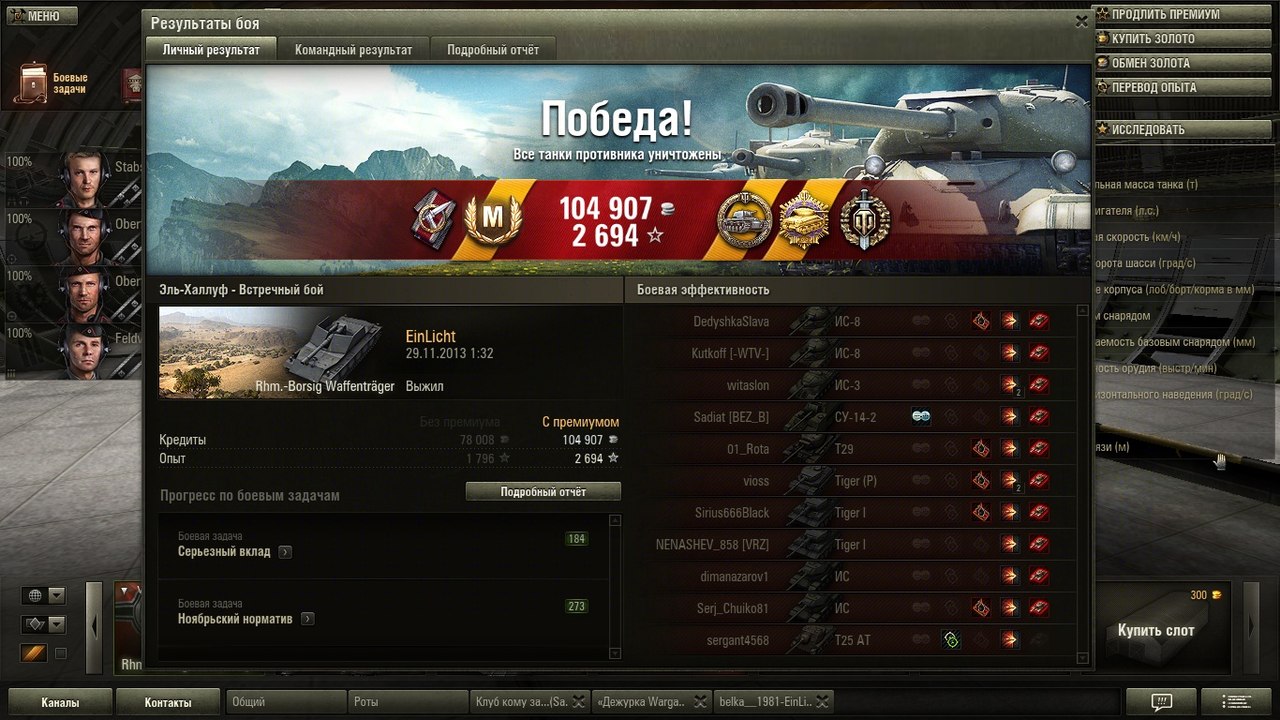Open the Подробный отчёт tab
Viewport: 1280px width, 720px height.
[x=492, y=50]
